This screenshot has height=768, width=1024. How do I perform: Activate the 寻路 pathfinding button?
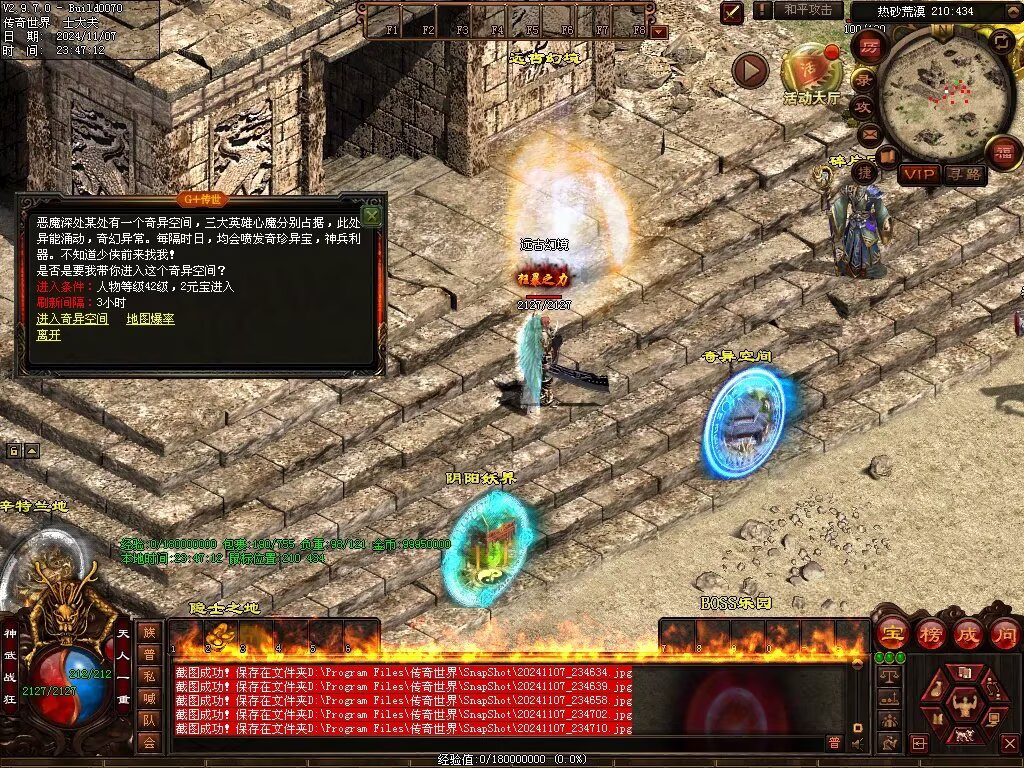(964, 174)
